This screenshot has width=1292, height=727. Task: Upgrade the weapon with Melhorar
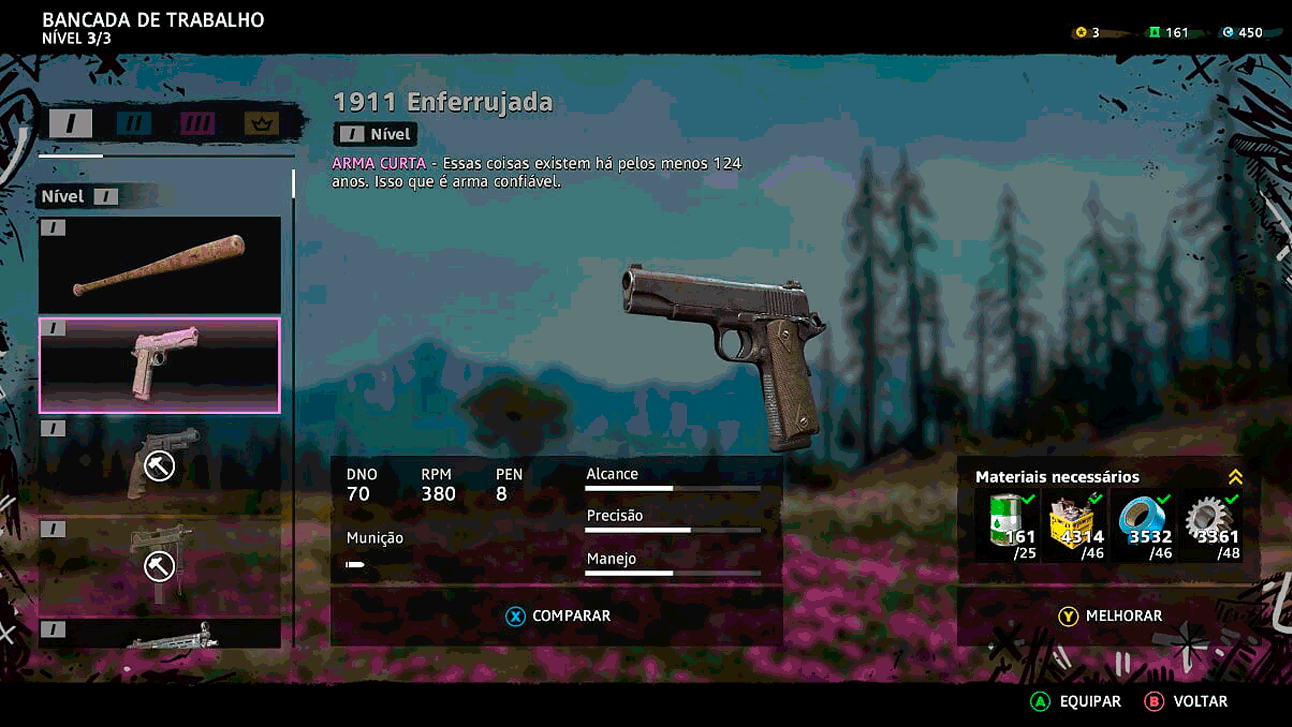pos(1110,616)
